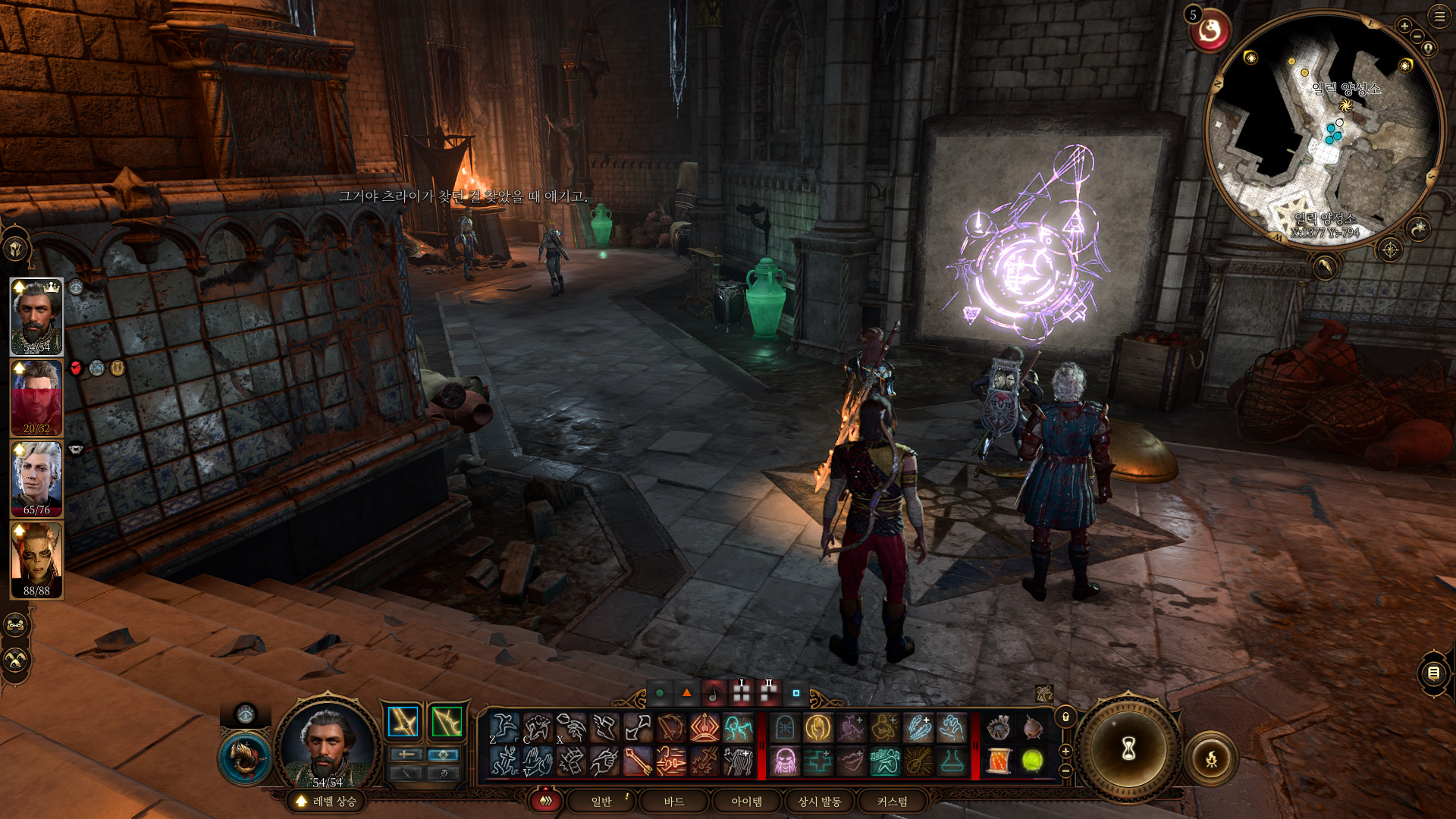Open the main menu hamburger button
This screenshot has width=1456, height=819.
pos(1439,16)
